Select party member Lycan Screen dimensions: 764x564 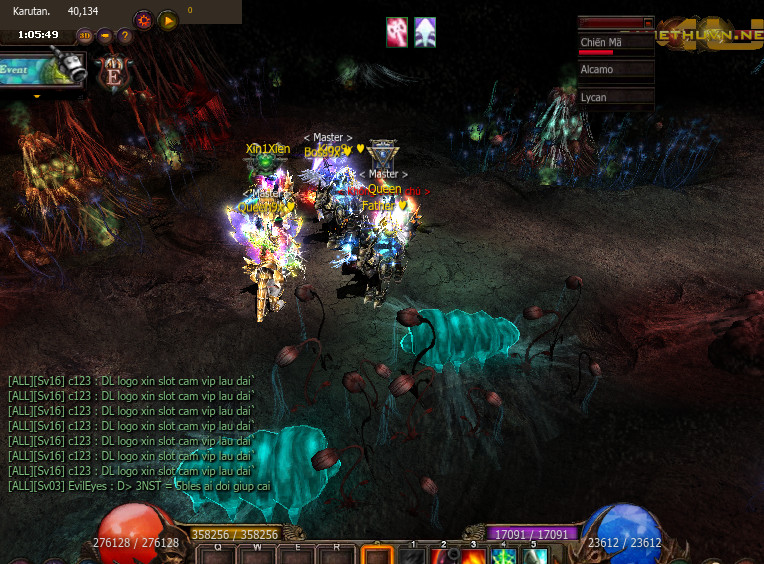tap(615, 97)
